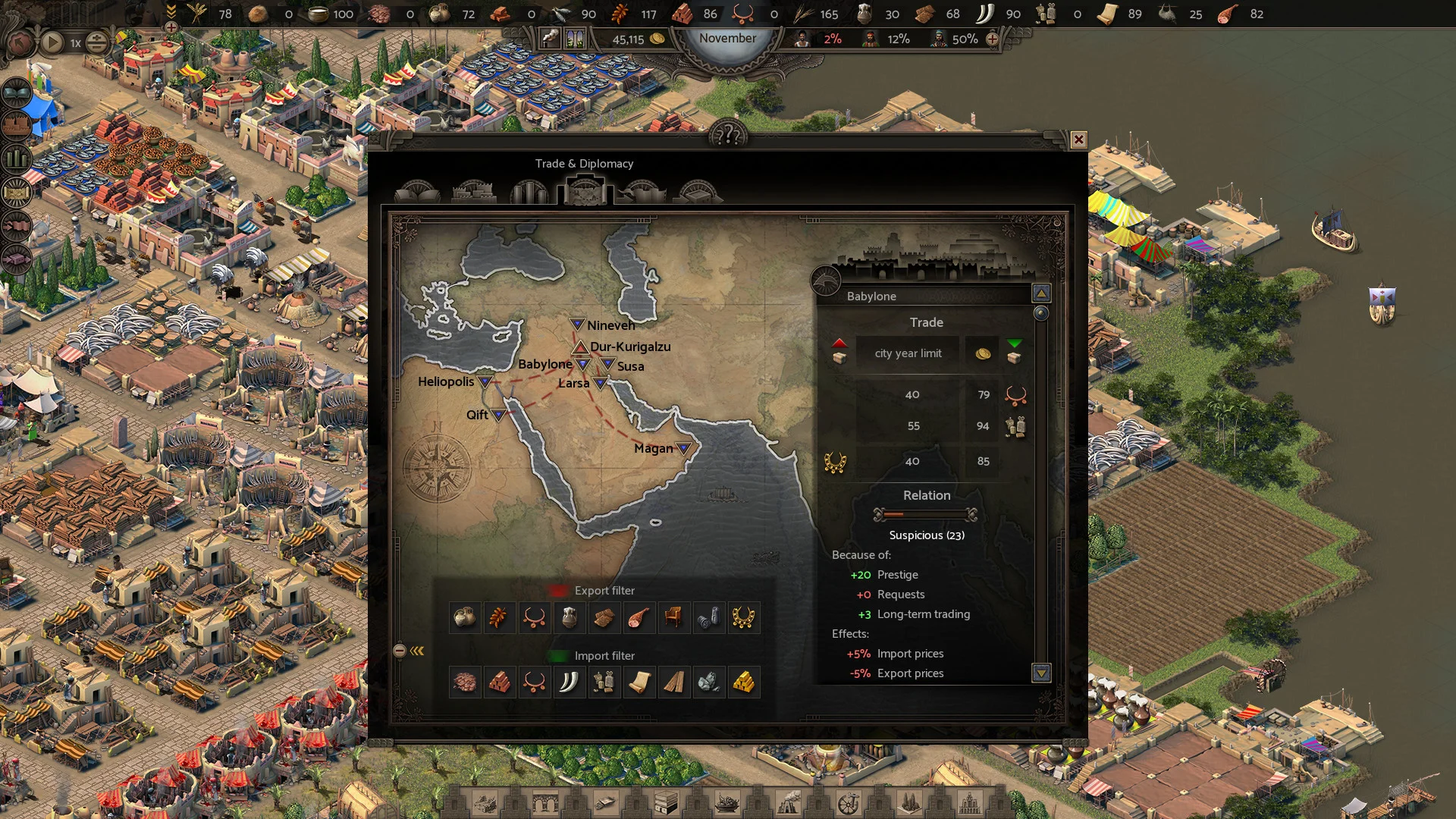Filter exports by wooden chair furniture

point(673,618)
